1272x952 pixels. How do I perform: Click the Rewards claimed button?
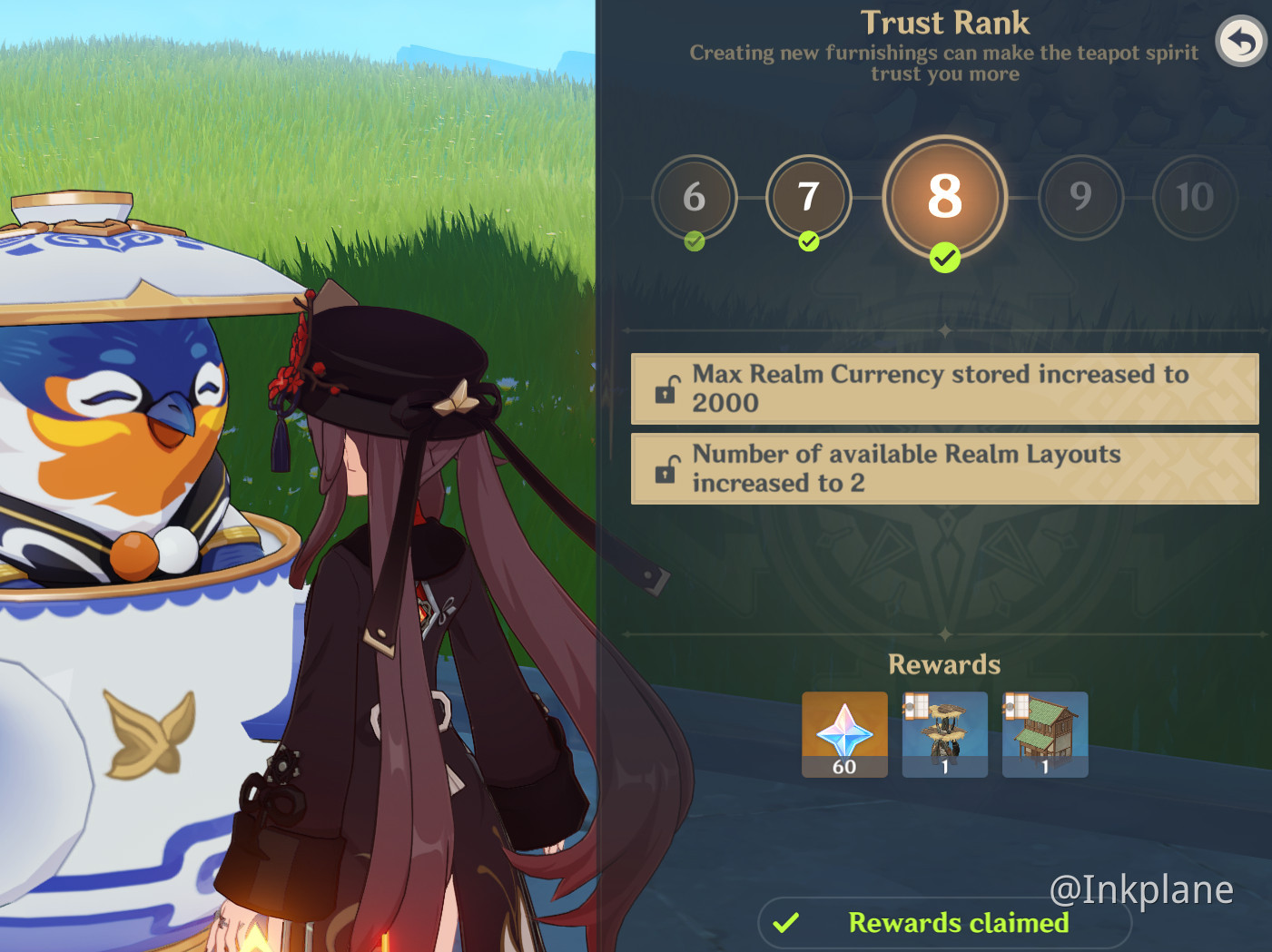click(944, 923)
